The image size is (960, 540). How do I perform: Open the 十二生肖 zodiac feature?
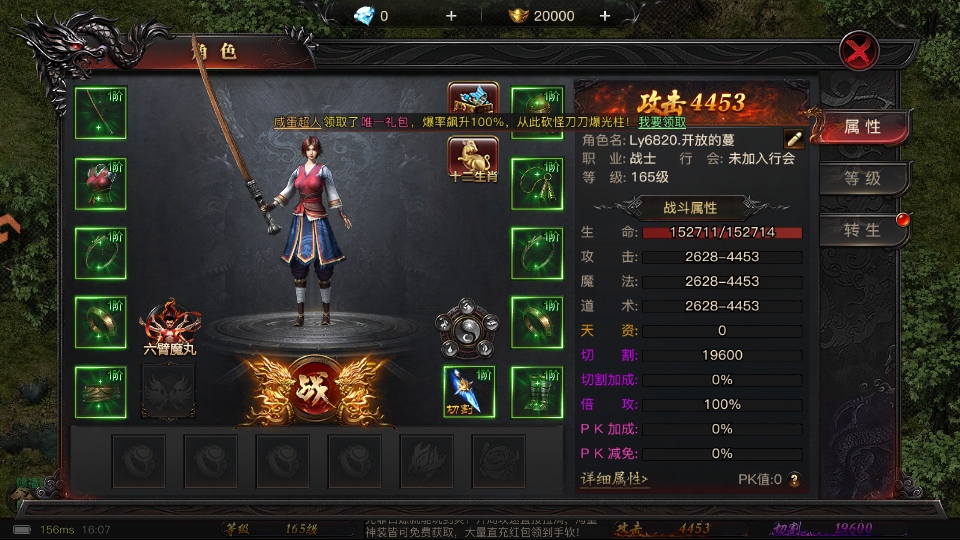coord(473,158)
